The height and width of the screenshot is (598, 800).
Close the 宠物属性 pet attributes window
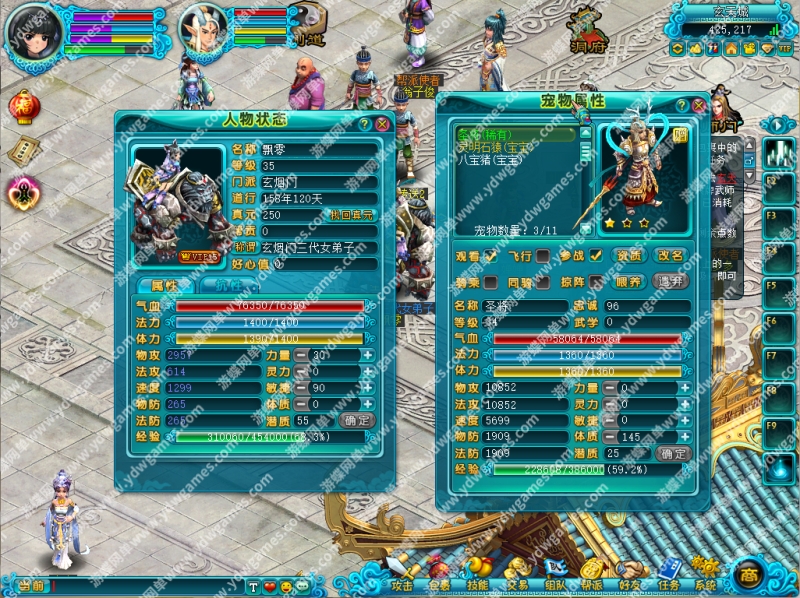(700, 104)
